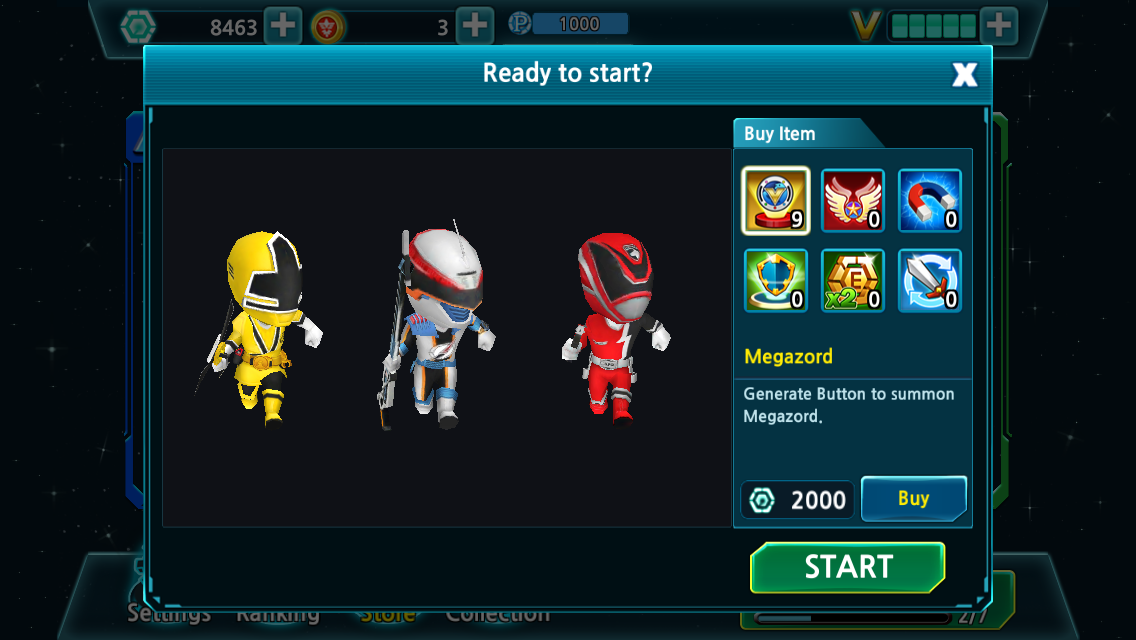1136x640 pixels.
Task: Select the red winged star badge item
Action: pyautogui.click(x=852, y=200)
